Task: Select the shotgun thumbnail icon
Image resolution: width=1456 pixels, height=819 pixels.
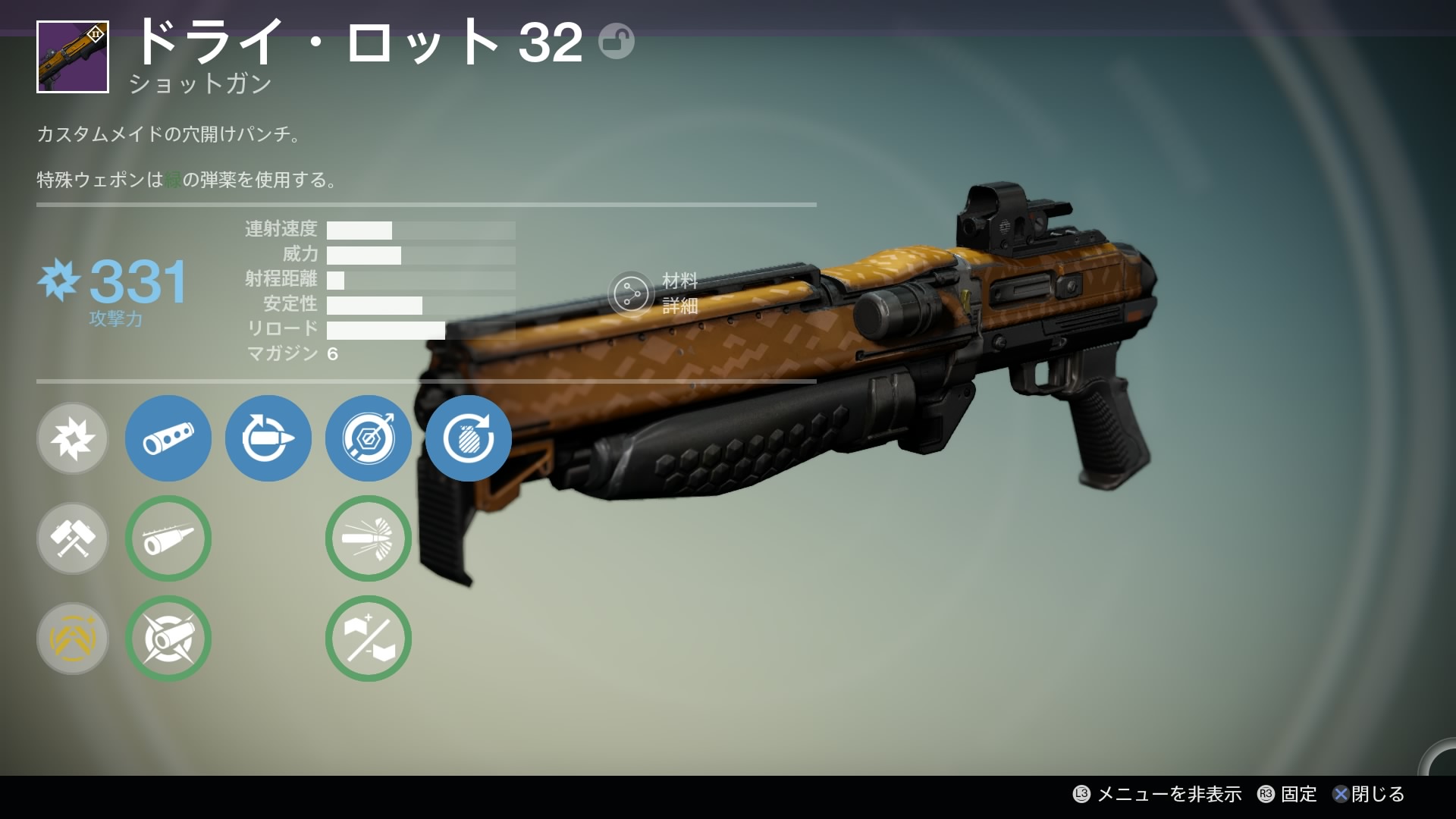Action: pos(73,57)
